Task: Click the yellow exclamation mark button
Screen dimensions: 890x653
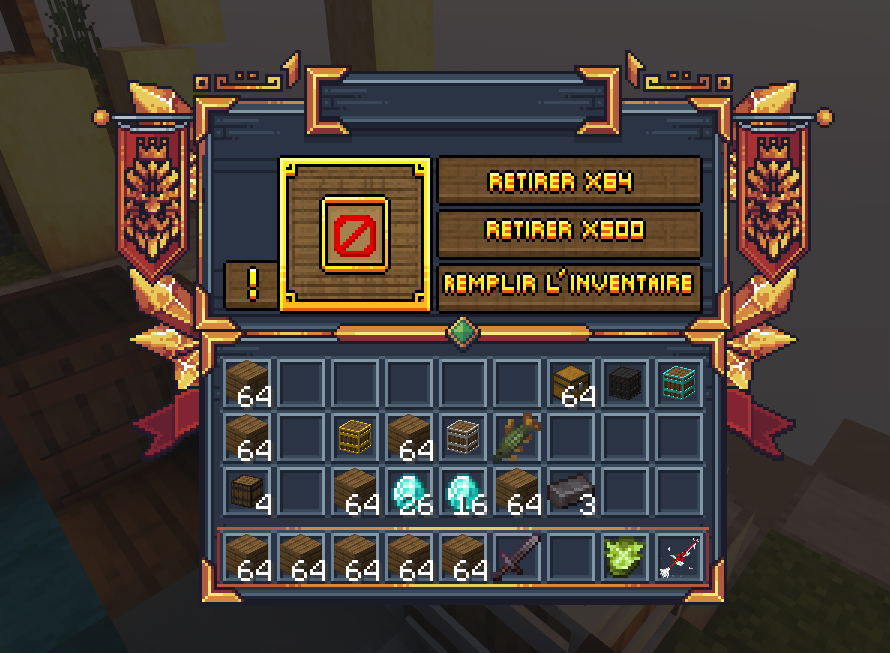Action: (251, 285)
